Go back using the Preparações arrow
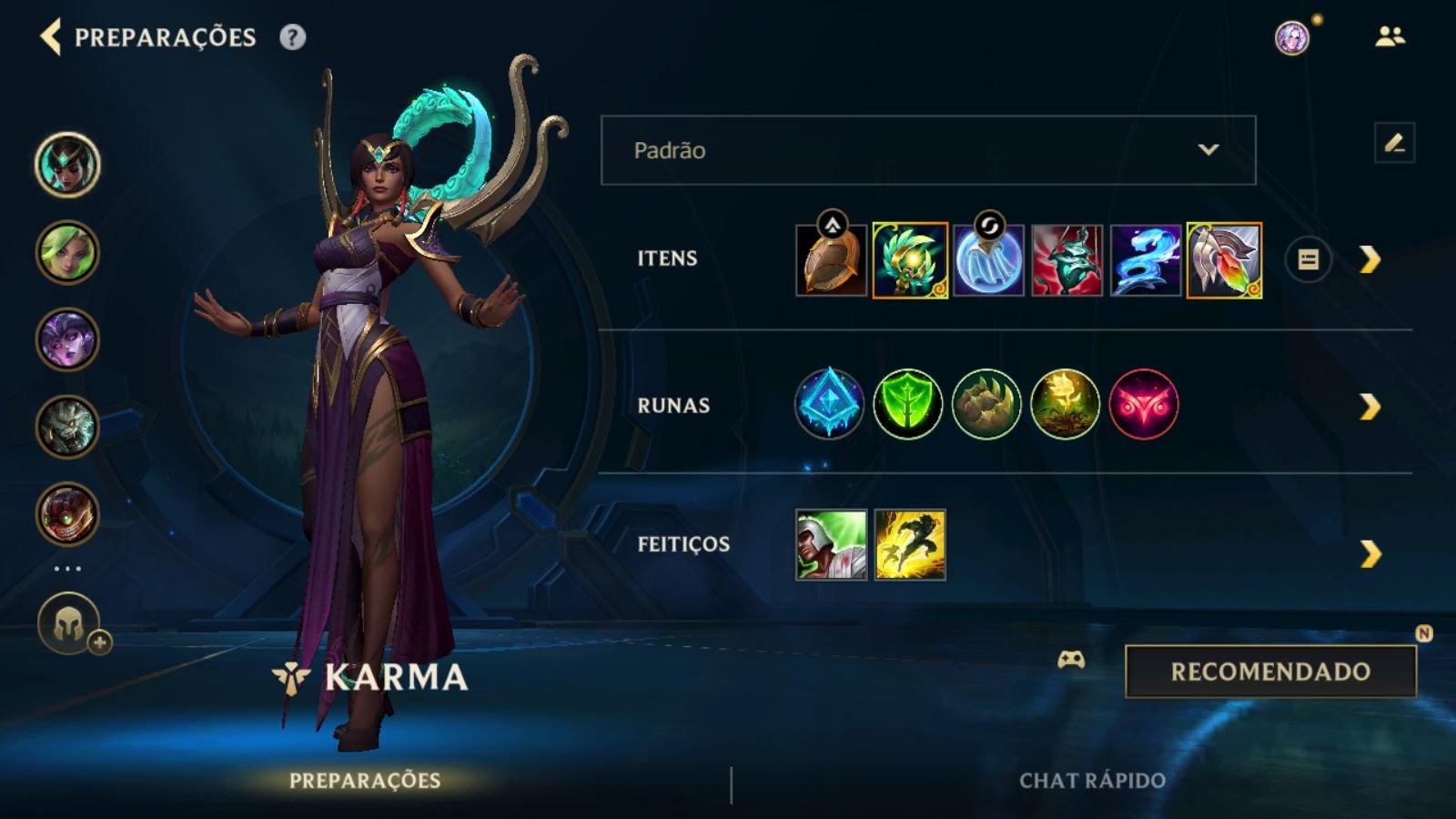 (x=51, y=37)
